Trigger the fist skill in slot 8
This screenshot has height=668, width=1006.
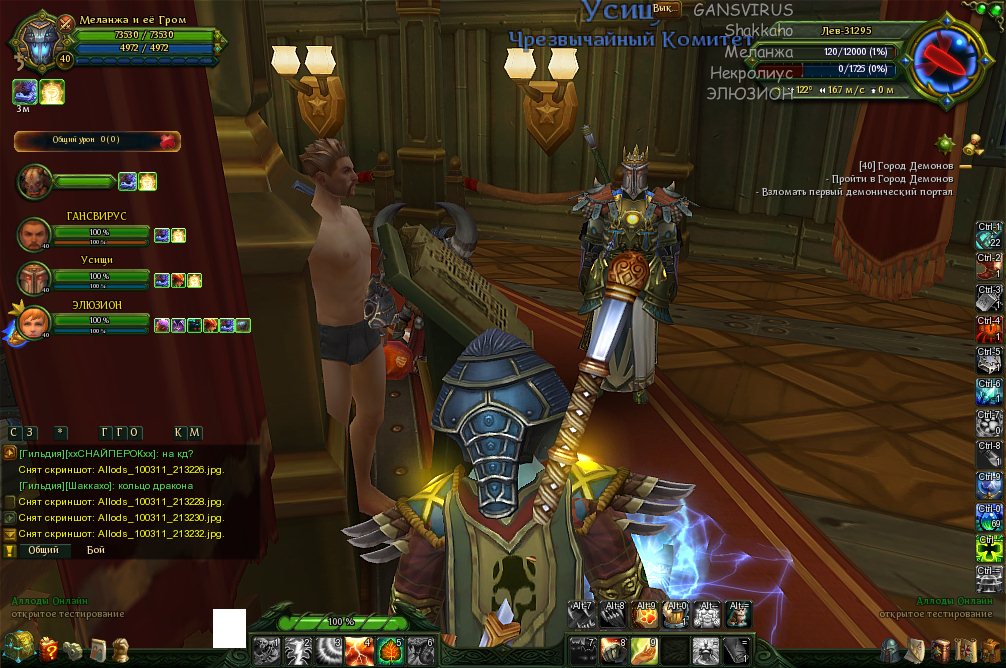tap(614, 651)
